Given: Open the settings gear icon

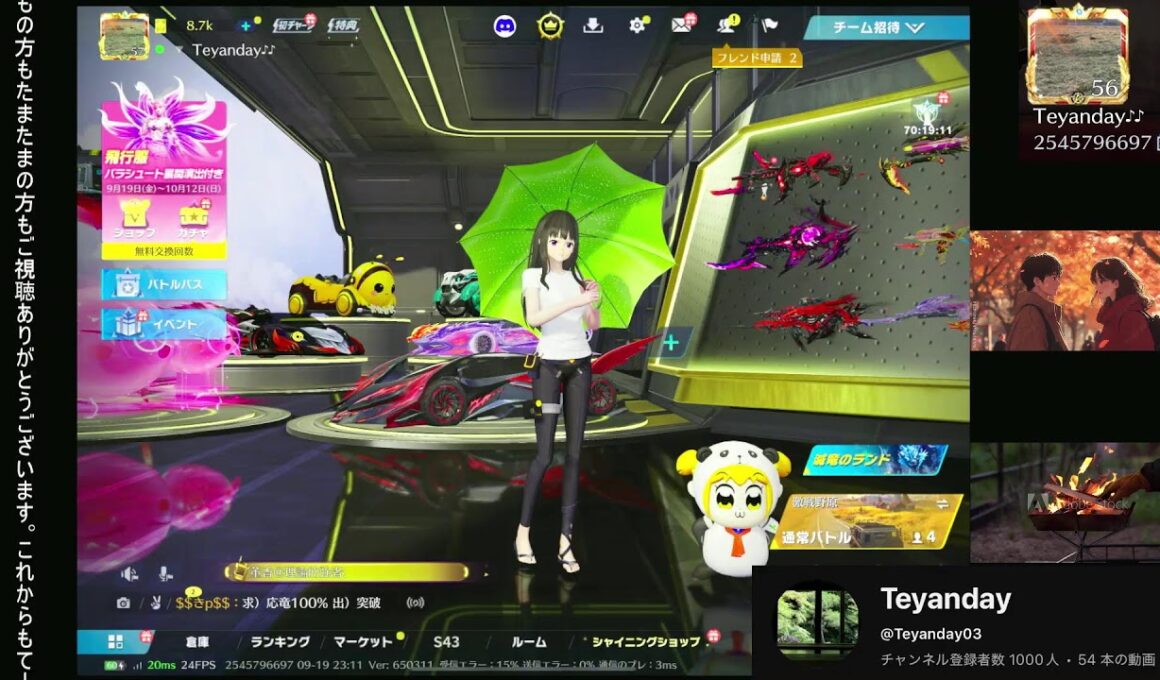Looking at the screenshot, I should (x=637, y=26).
